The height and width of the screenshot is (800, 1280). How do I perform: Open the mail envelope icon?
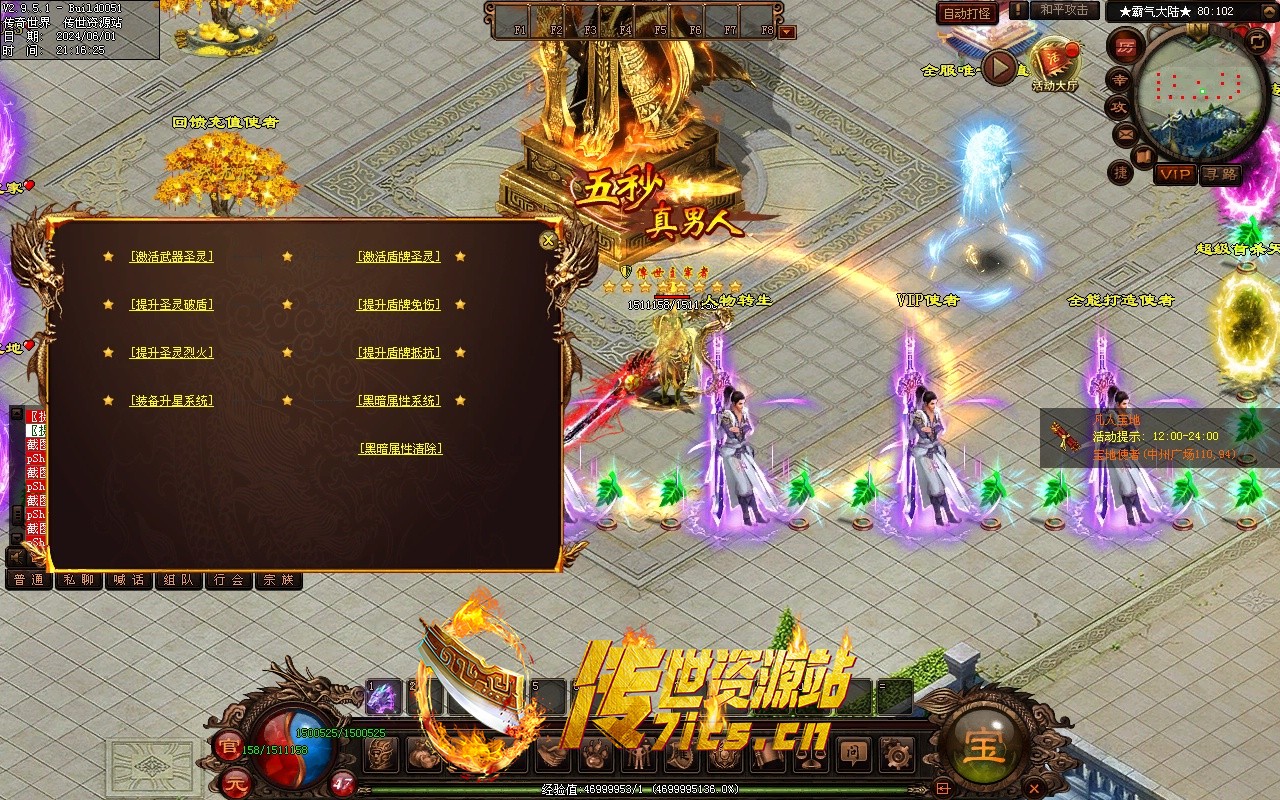(1126, 133)
